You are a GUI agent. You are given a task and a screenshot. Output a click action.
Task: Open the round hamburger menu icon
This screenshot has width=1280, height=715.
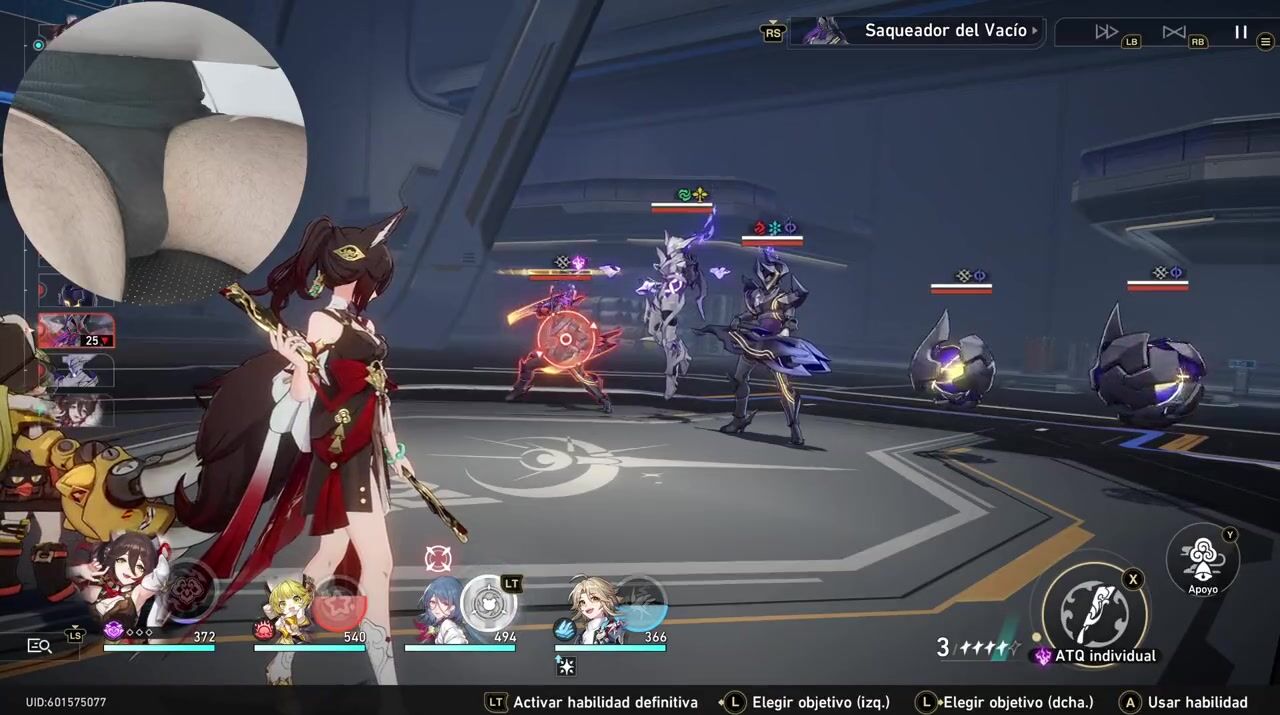1265,41
